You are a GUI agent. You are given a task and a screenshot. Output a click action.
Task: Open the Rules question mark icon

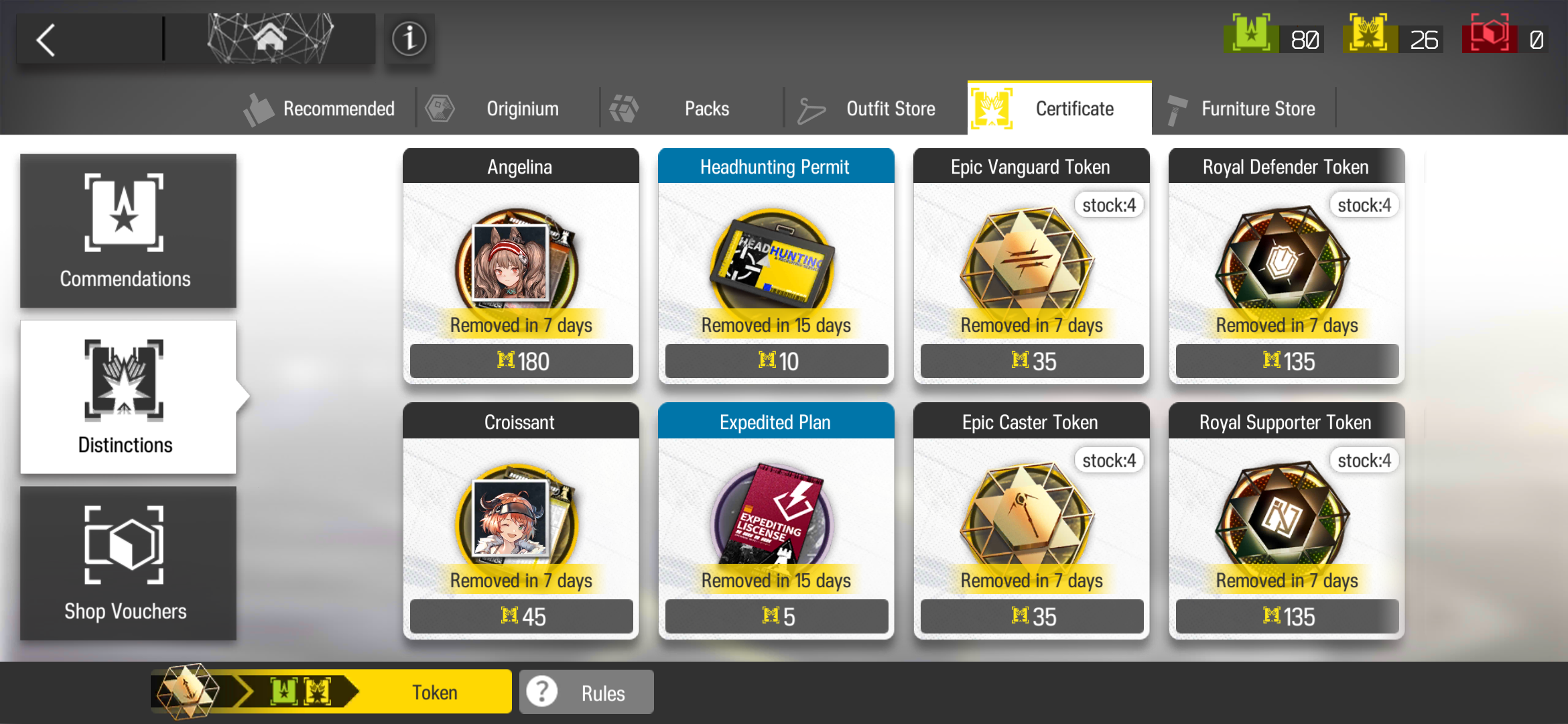tap(542, 691)
